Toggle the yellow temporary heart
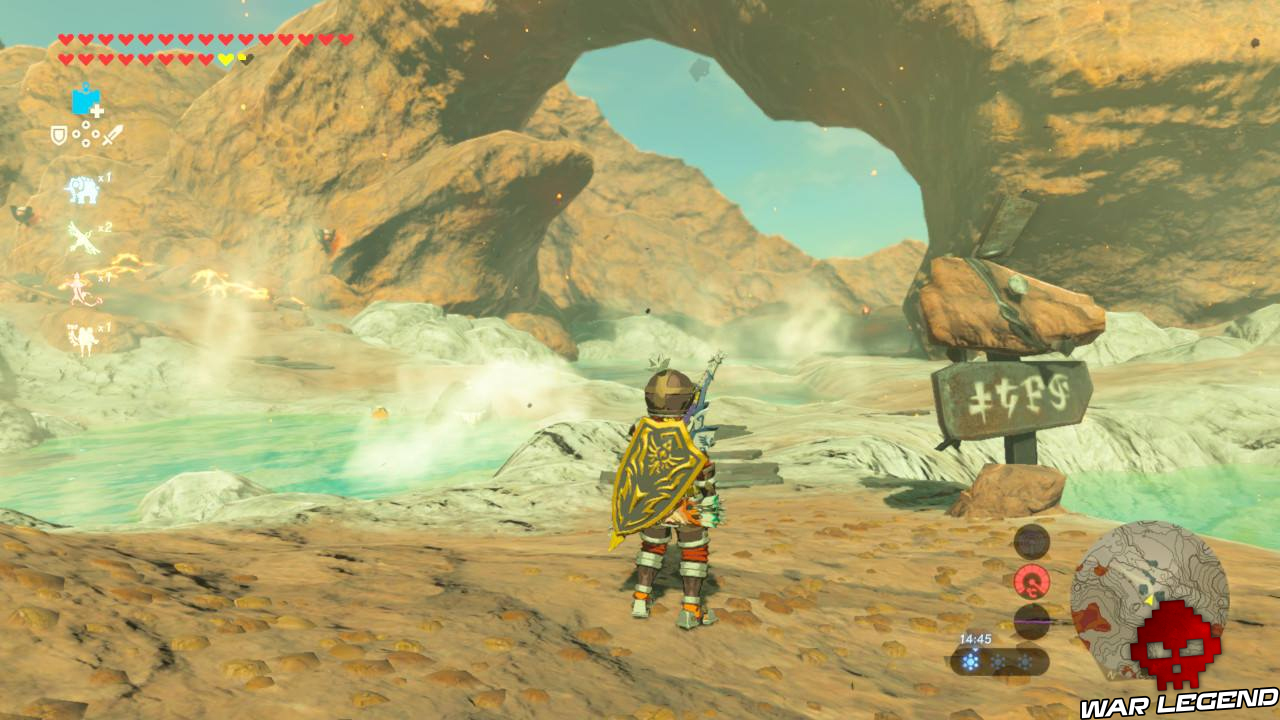Viewport: 1280px width, 720px height. click(225, 57)
